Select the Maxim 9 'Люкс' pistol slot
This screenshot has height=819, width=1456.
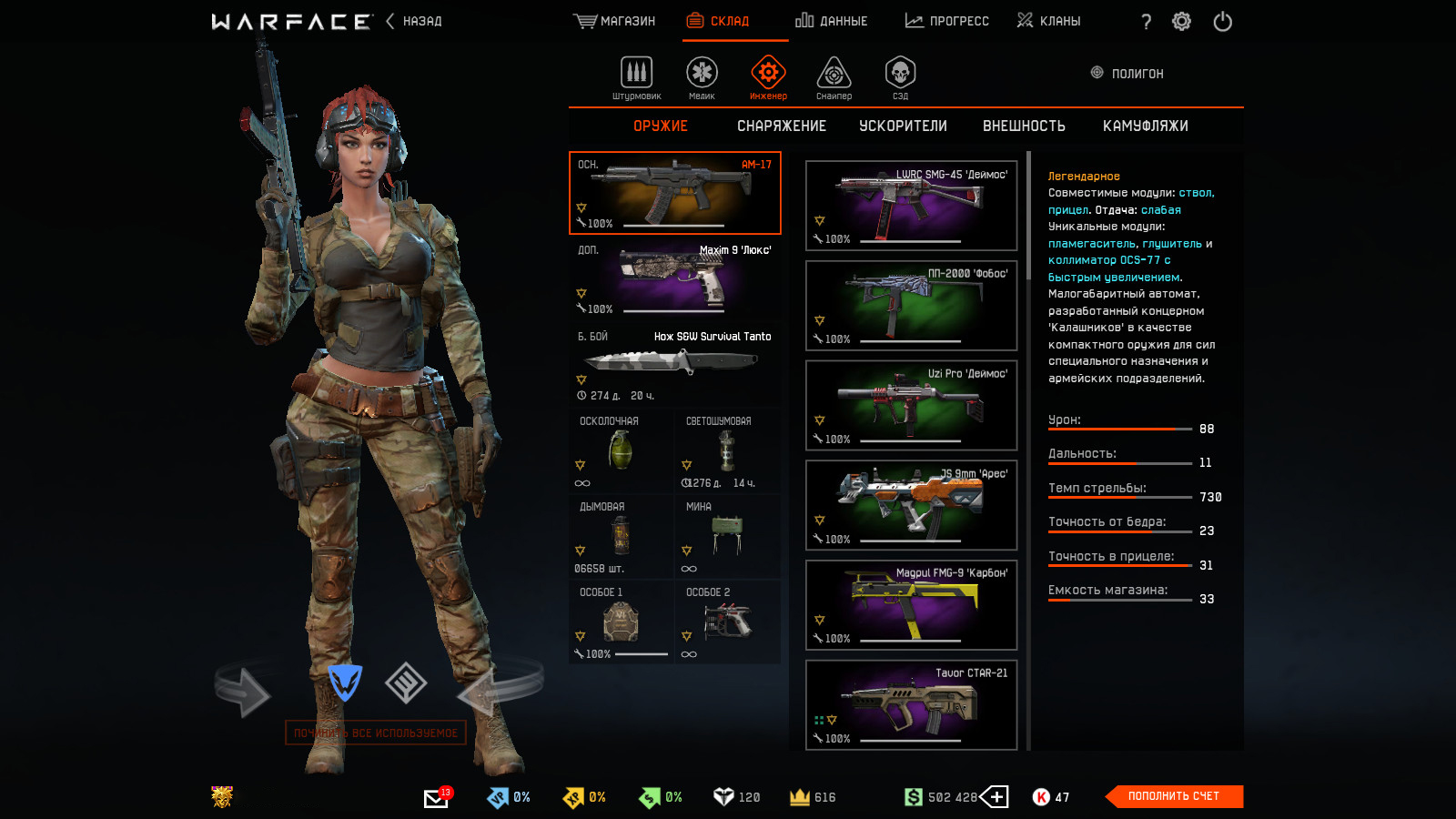point(674,278)
